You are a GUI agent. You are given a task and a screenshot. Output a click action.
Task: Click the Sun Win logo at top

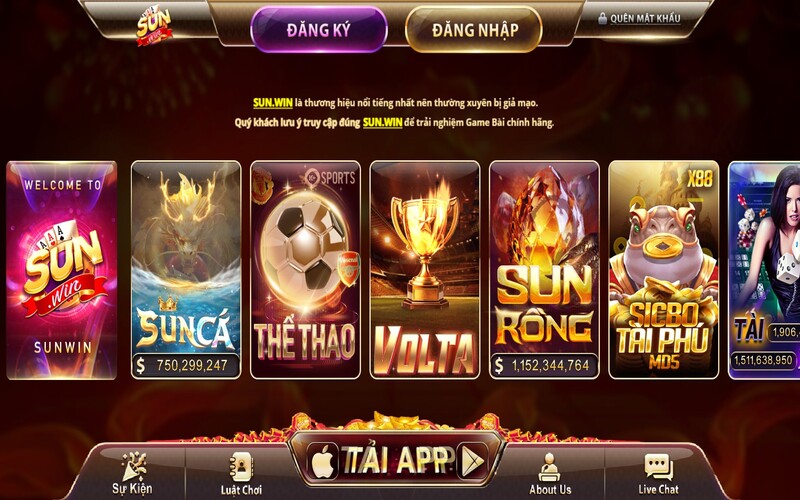click(155, 24)
